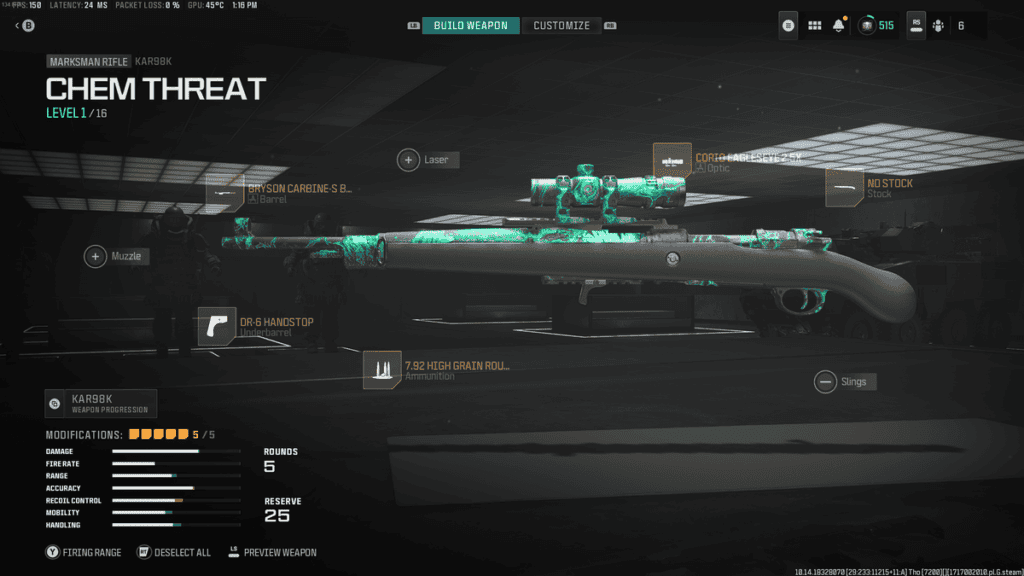Open the grid menu icon
1024x576 pixels.
pyautogui.click(x=814, y=25)
